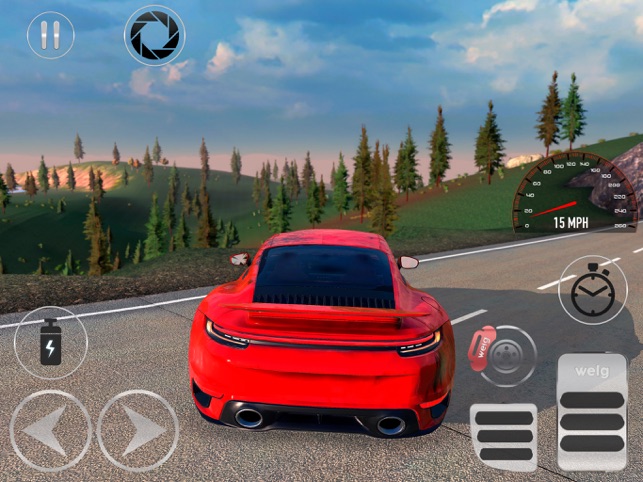Pause the game with the pause button
The image size is (643, 482).
[x=50, y=35]
